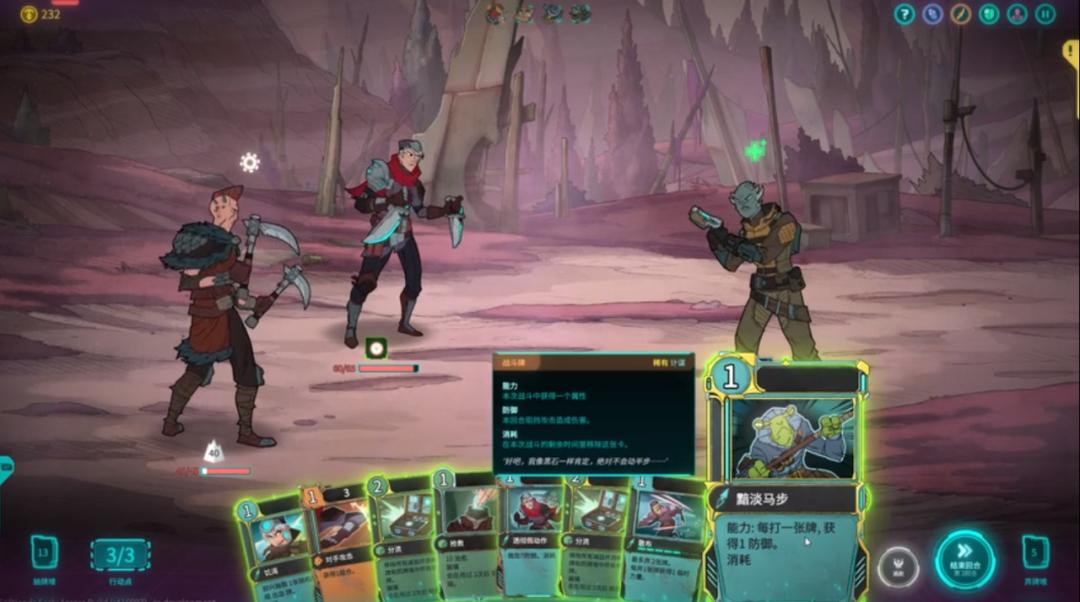Image resolution: width=1080 pixels, height=602 pixels.
Task: Open the negotiation deck icon
Action: [933, 14]
